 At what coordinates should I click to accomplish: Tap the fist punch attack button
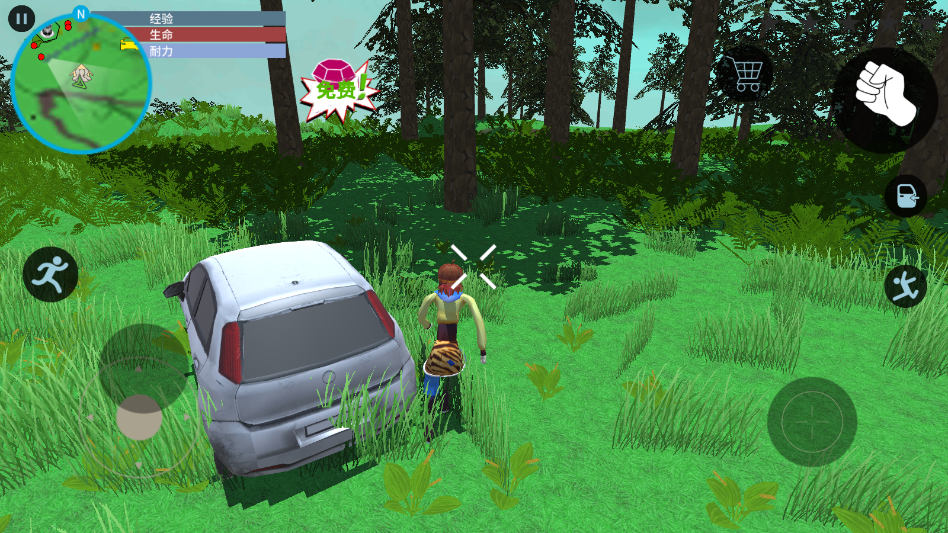coord(884,98)
